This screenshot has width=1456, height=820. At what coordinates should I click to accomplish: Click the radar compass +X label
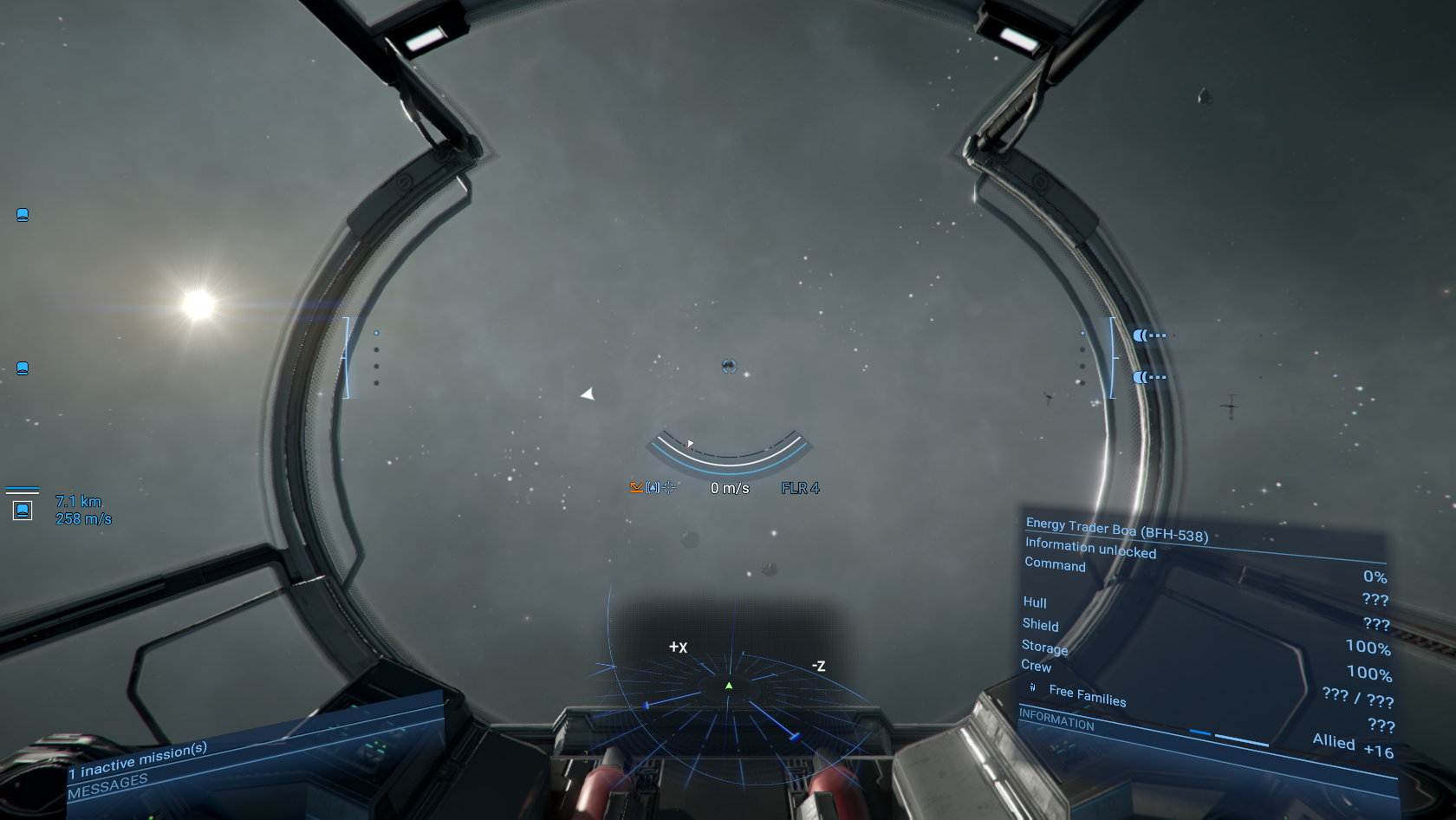point(676,647)
